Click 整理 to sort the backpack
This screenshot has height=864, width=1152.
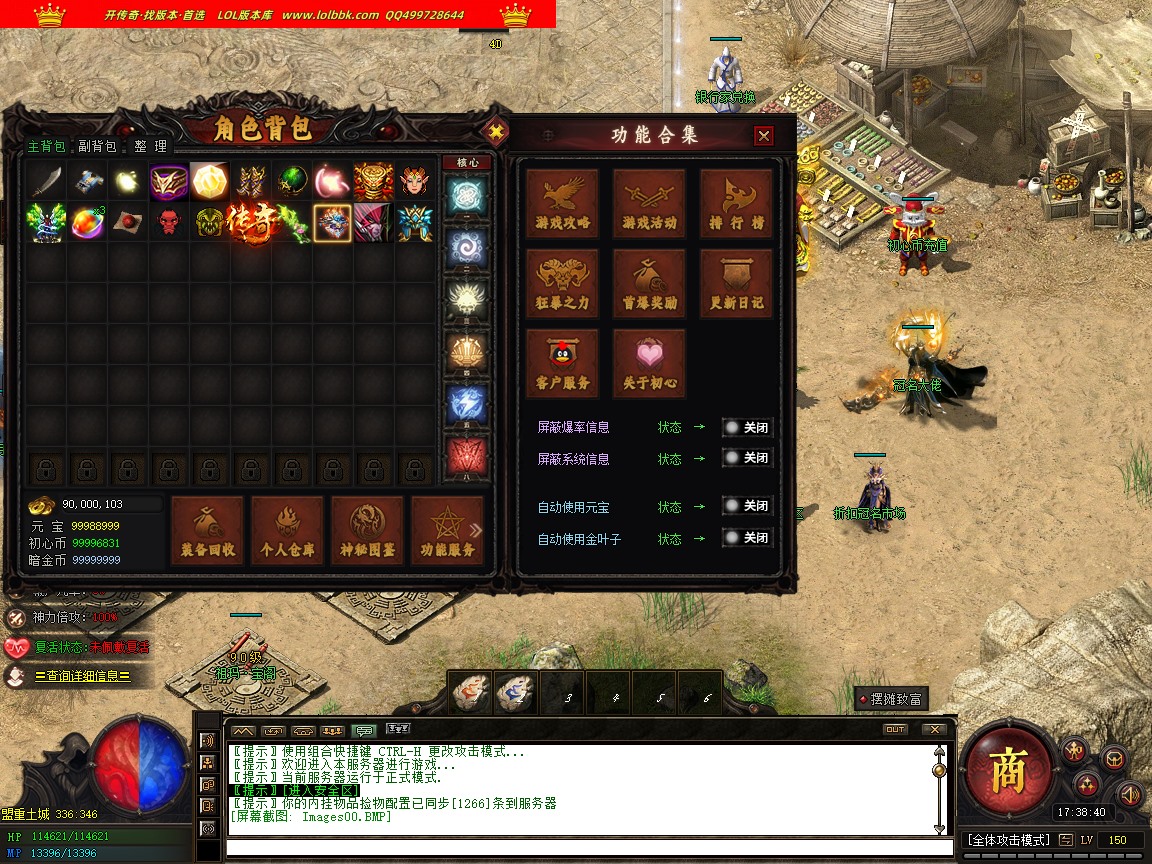tap(151, 146)
